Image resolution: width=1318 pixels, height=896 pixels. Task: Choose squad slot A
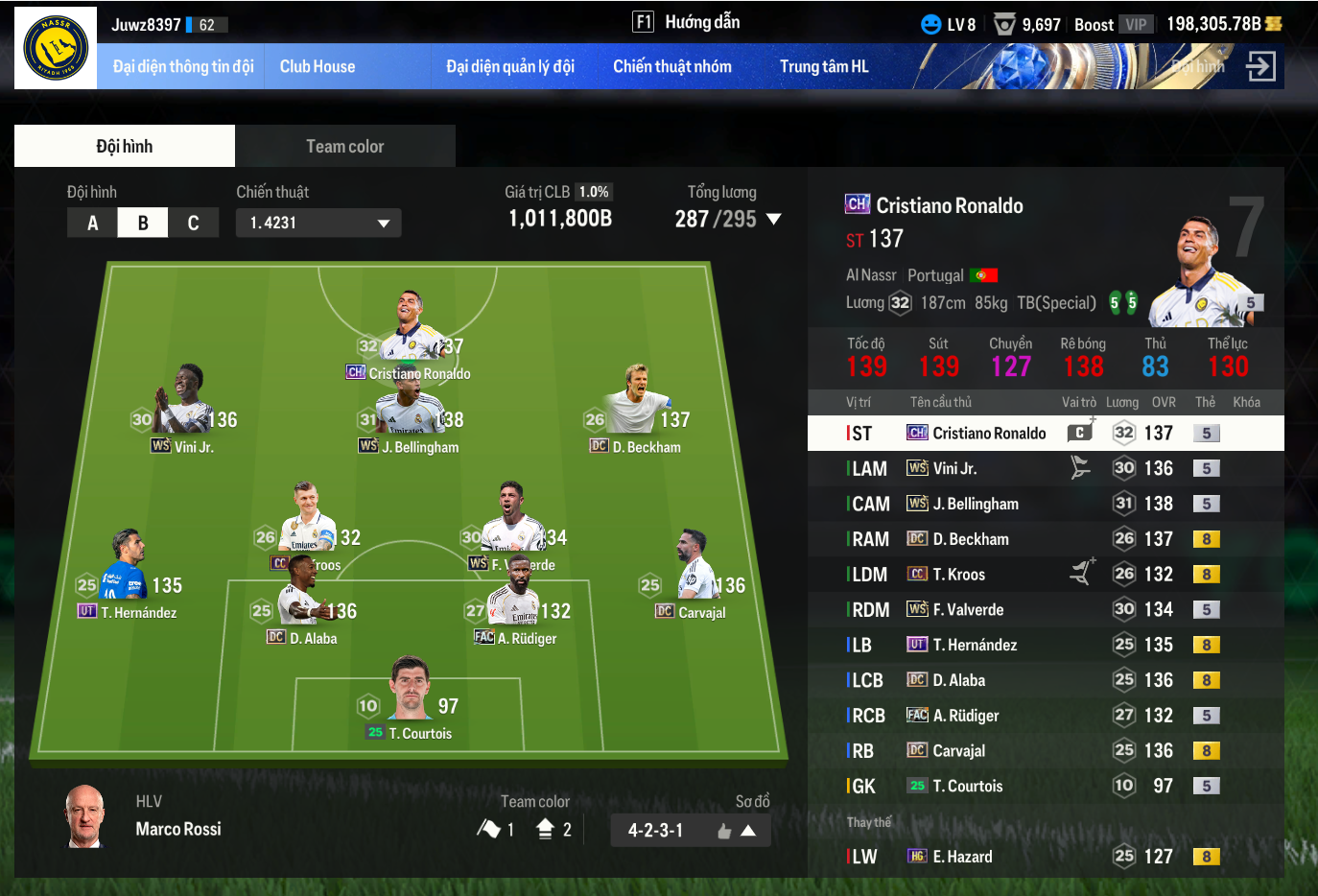pyautogui.click(x=93, y=223)
